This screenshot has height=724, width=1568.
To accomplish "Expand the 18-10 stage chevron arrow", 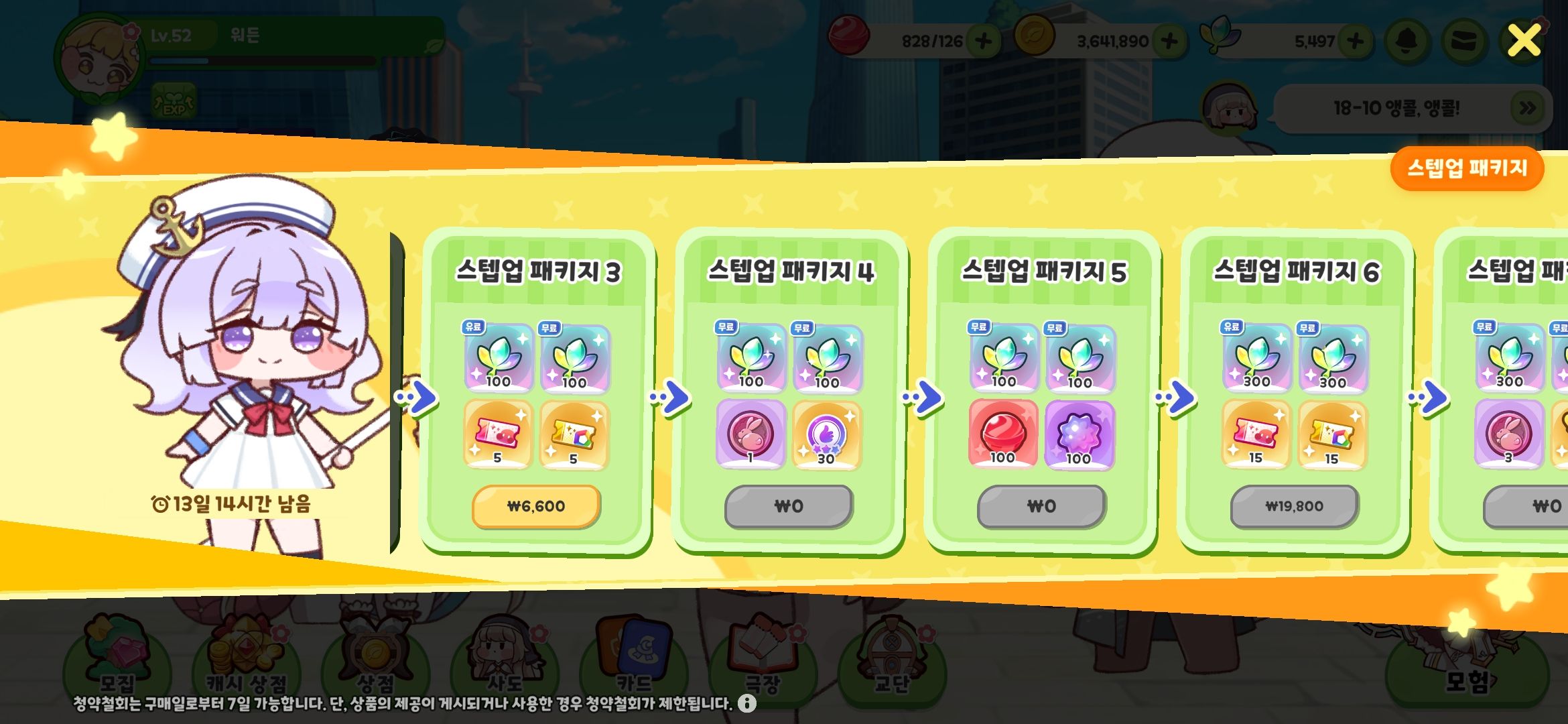I will [x=1526, y=107].
